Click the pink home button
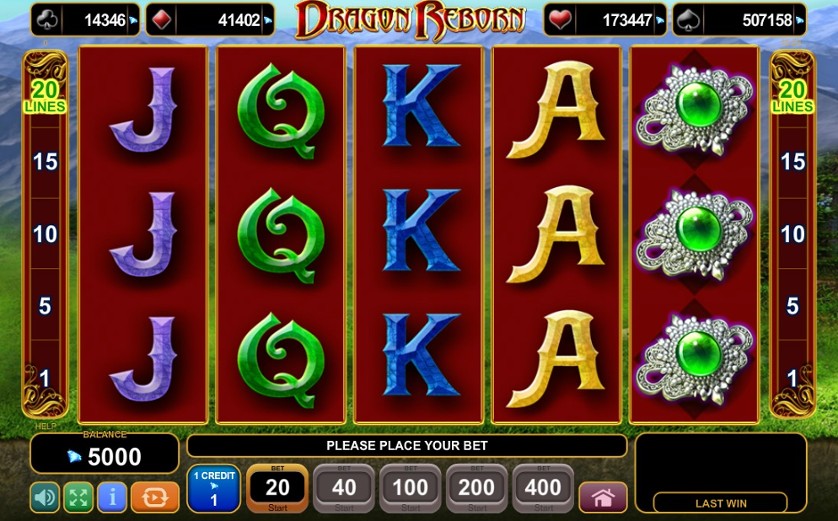The image size is (838, 521). pos(603,497)
